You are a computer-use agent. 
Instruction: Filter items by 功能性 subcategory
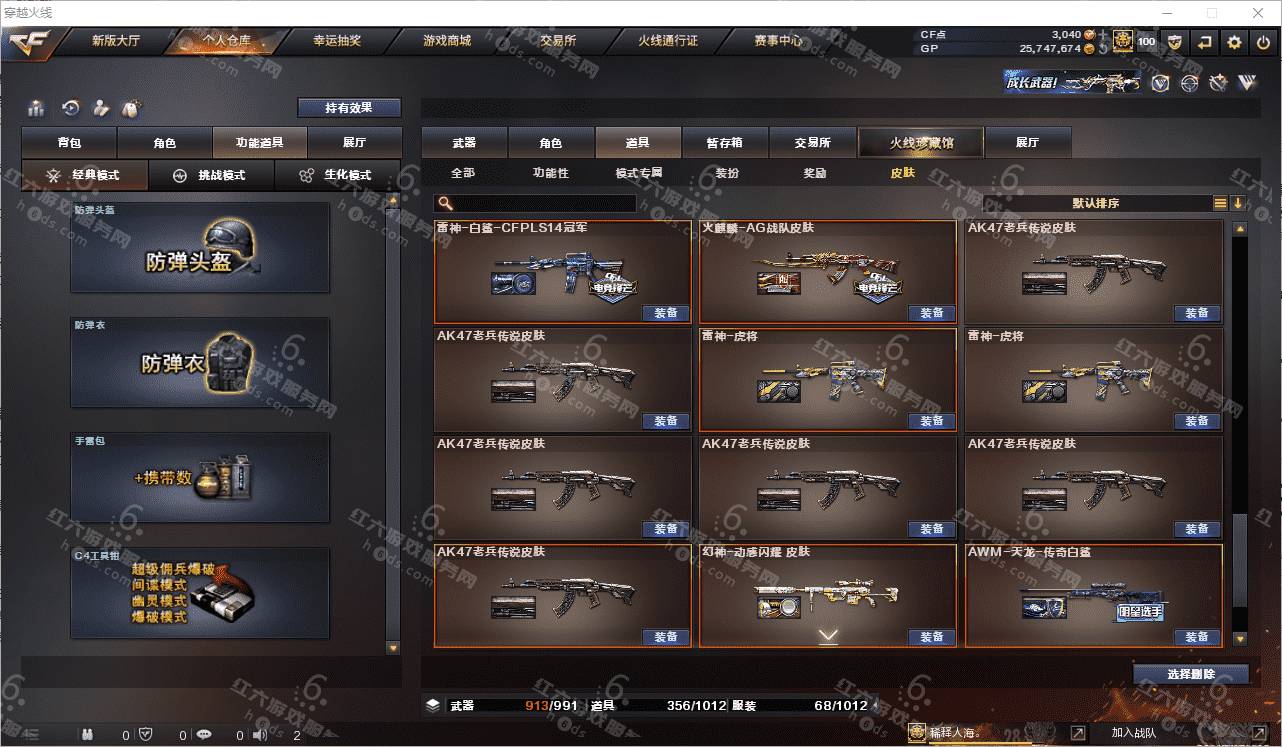[550, 173]
